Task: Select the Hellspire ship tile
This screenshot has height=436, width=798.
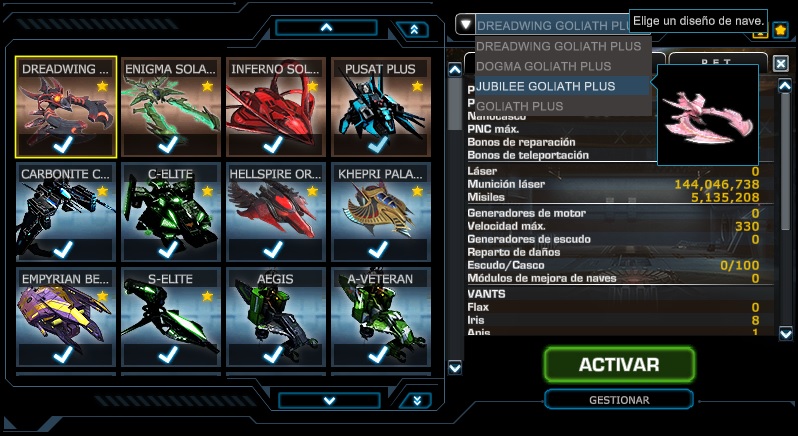Action: pos(275,212)
